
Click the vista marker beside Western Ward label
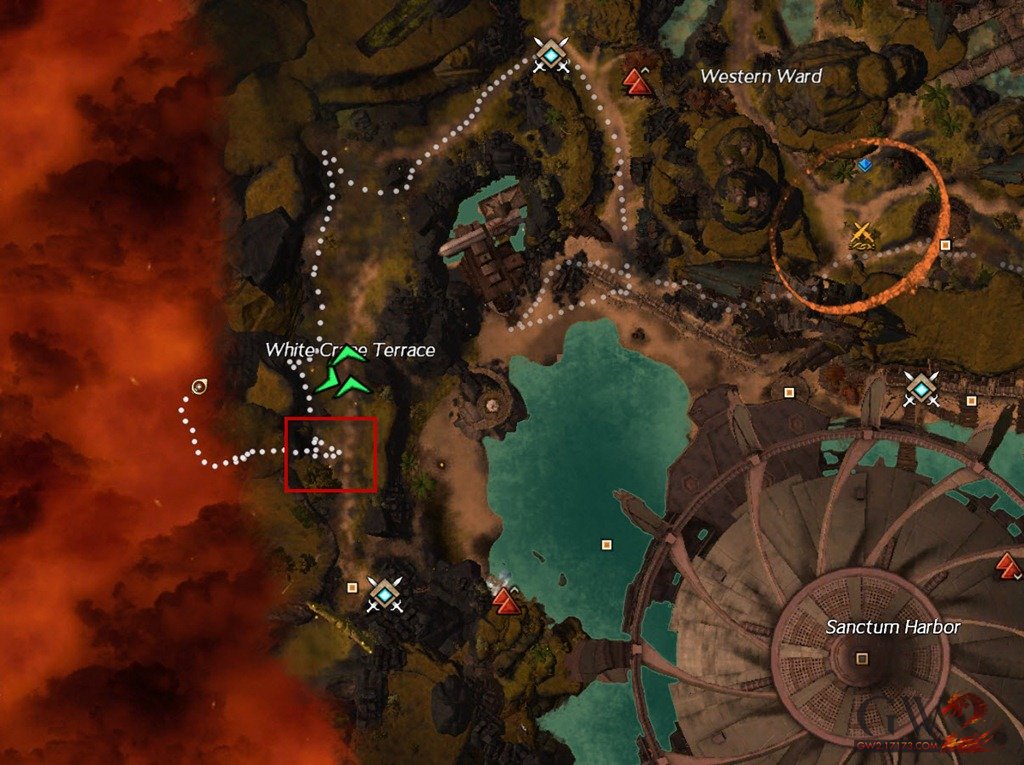(637, 80)
